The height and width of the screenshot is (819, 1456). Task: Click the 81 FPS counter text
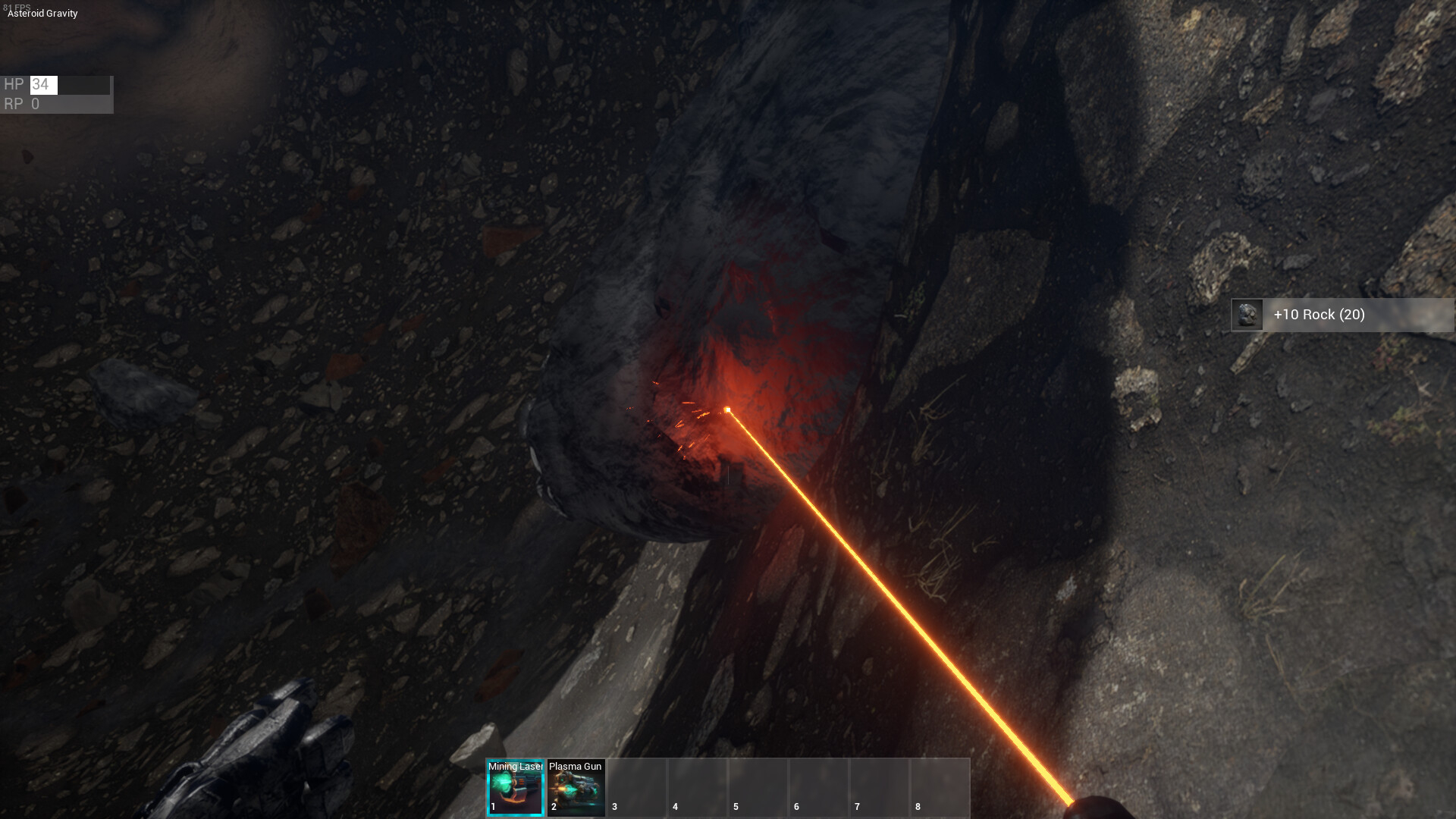click(16, 5)
